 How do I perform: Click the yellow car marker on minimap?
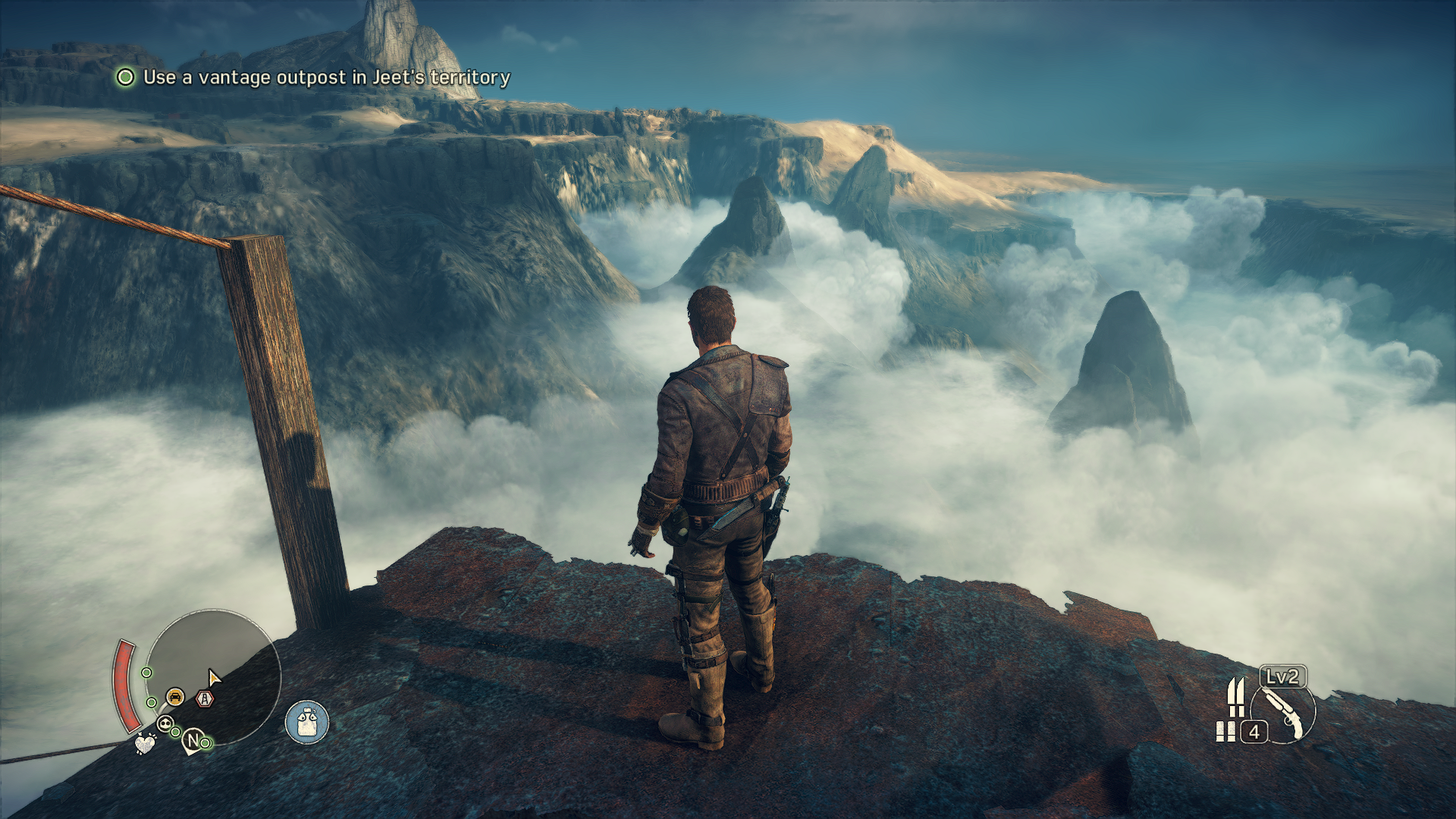[175, 696]
